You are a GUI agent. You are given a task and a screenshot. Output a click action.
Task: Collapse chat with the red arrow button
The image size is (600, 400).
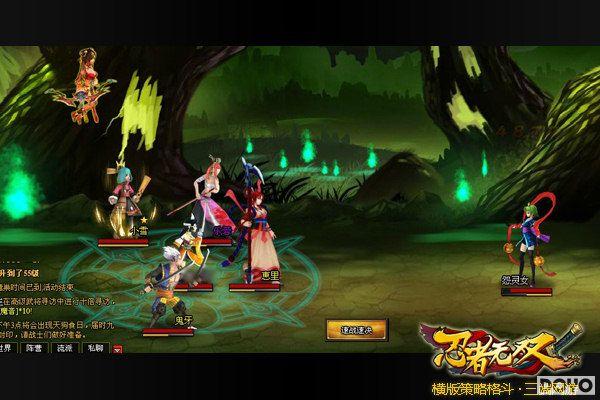pyautogui.click(x=117, y=349)
